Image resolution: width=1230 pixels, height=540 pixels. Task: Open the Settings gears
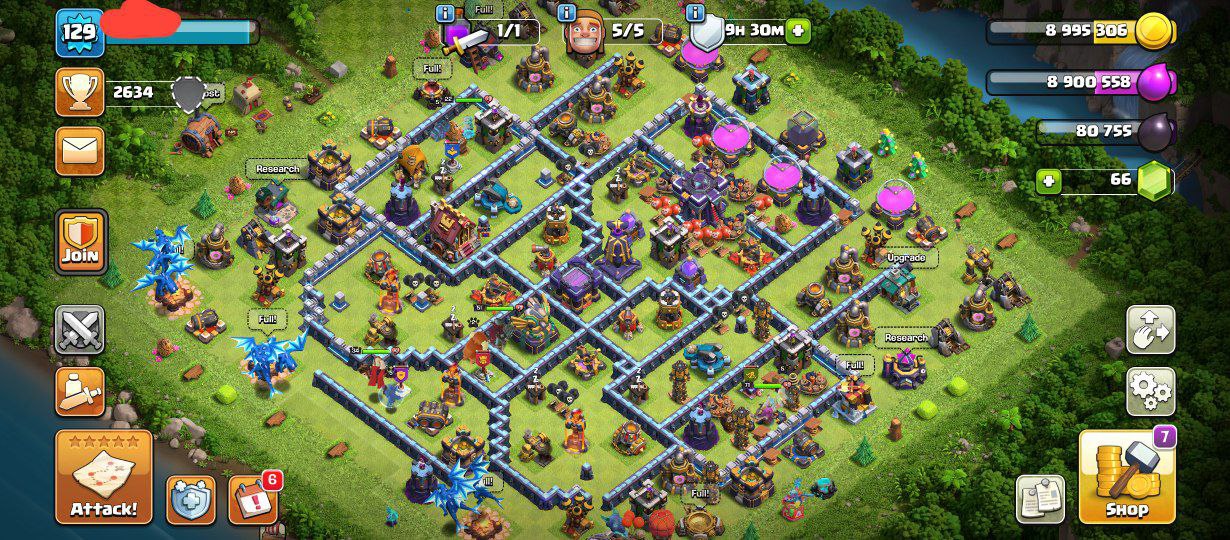1151,391
